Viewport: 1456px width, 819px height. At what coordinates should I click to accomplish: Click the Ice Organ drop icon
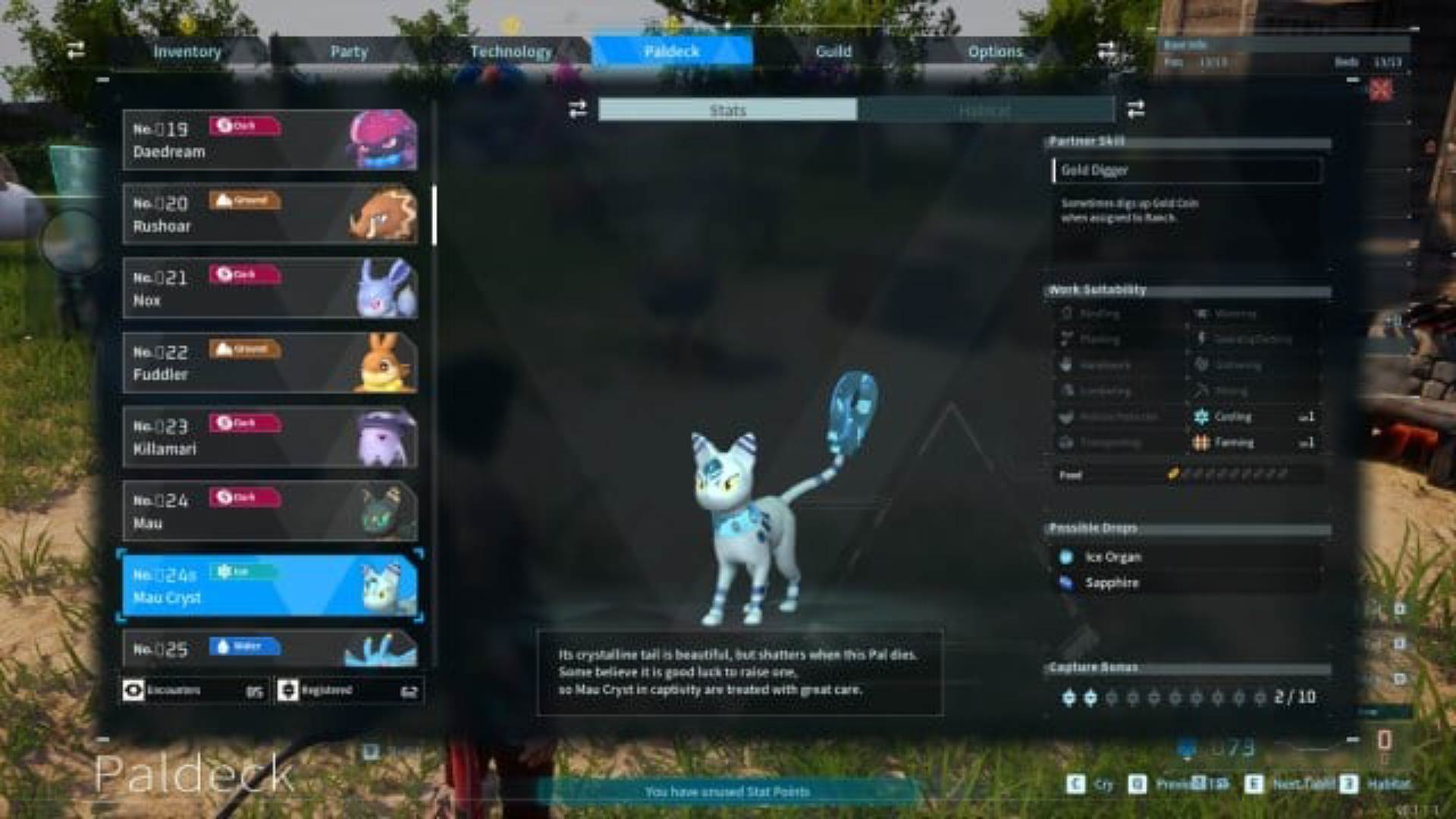(1065, 557)
